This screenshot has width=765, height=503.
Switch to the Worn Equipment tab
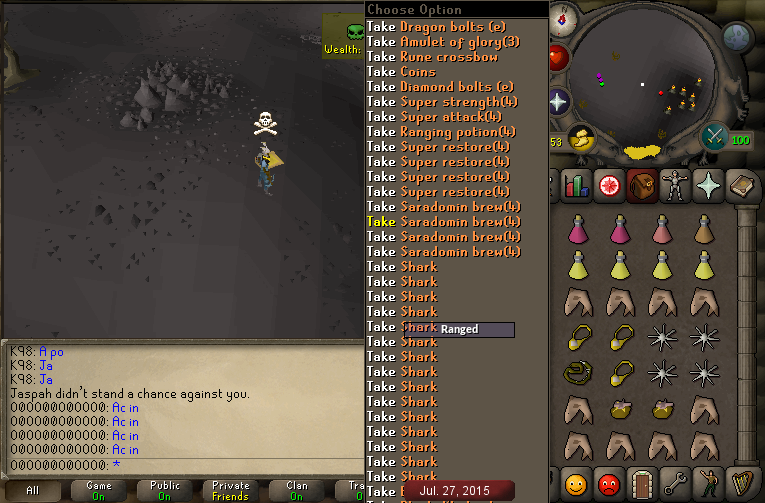[675, 185]
